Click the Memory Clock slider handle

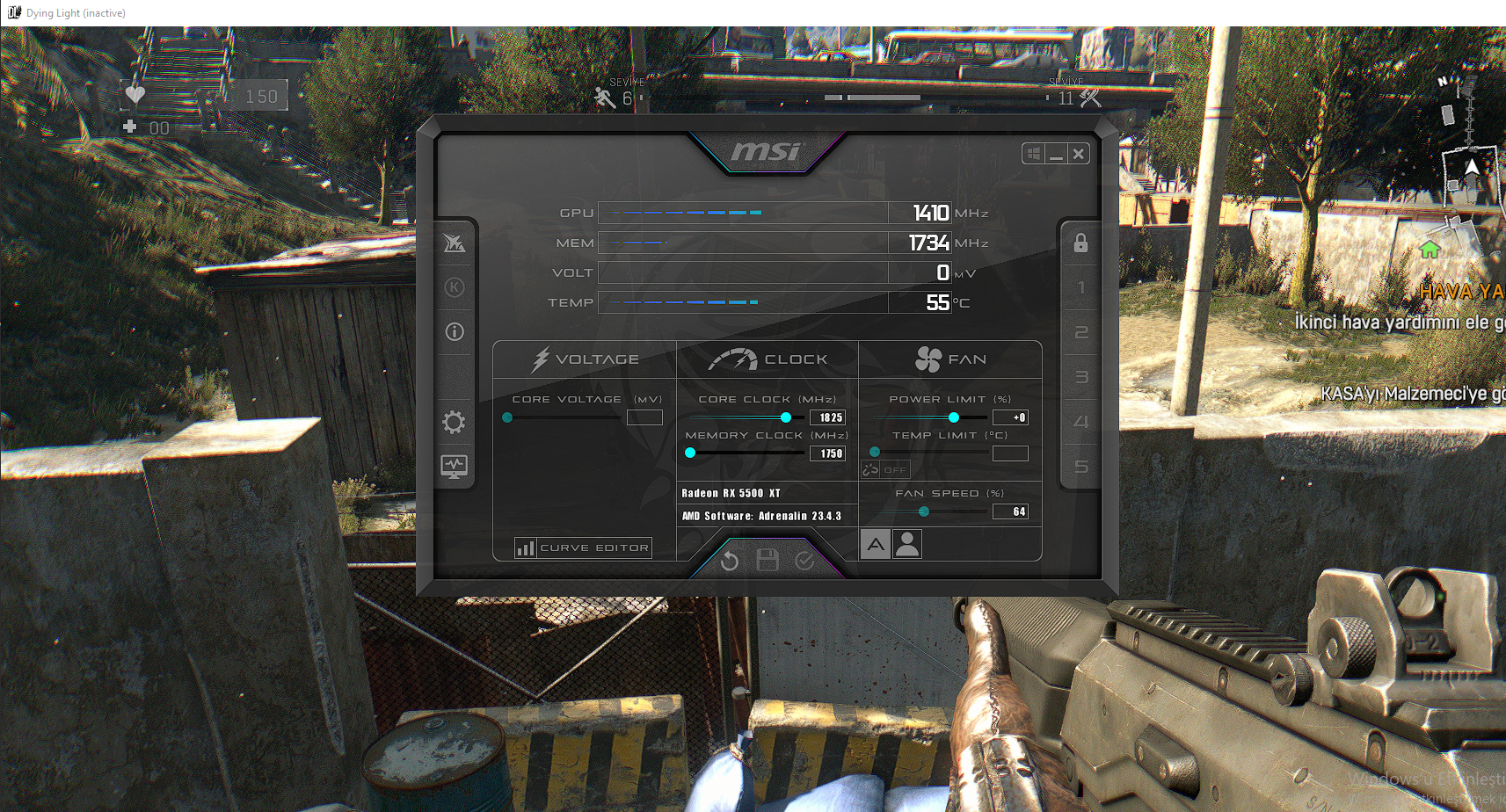[x=690, y=453]
